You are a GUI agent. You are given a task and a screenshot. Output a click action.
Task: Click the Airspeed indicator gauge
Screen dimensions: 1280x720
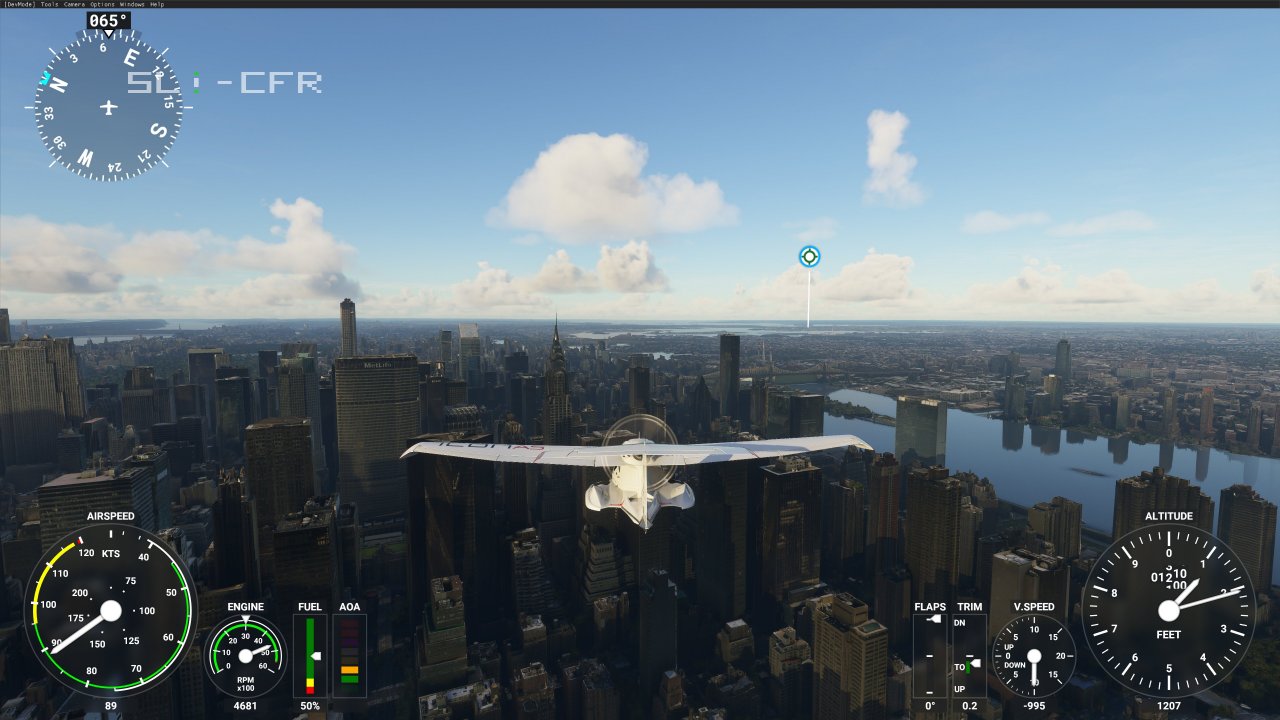tap(110, 612)
